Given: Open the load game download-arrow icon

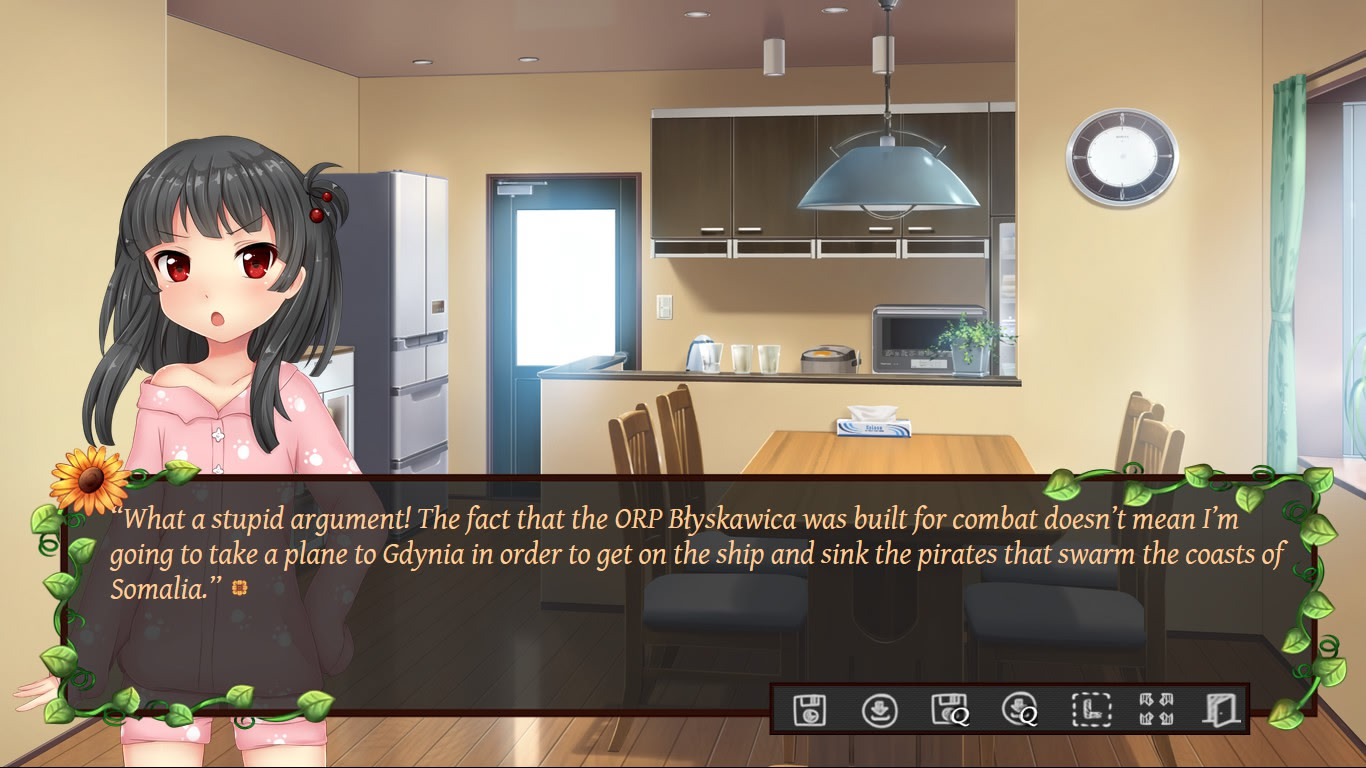Looking at the screenshot, I should [x=879, y=710].
